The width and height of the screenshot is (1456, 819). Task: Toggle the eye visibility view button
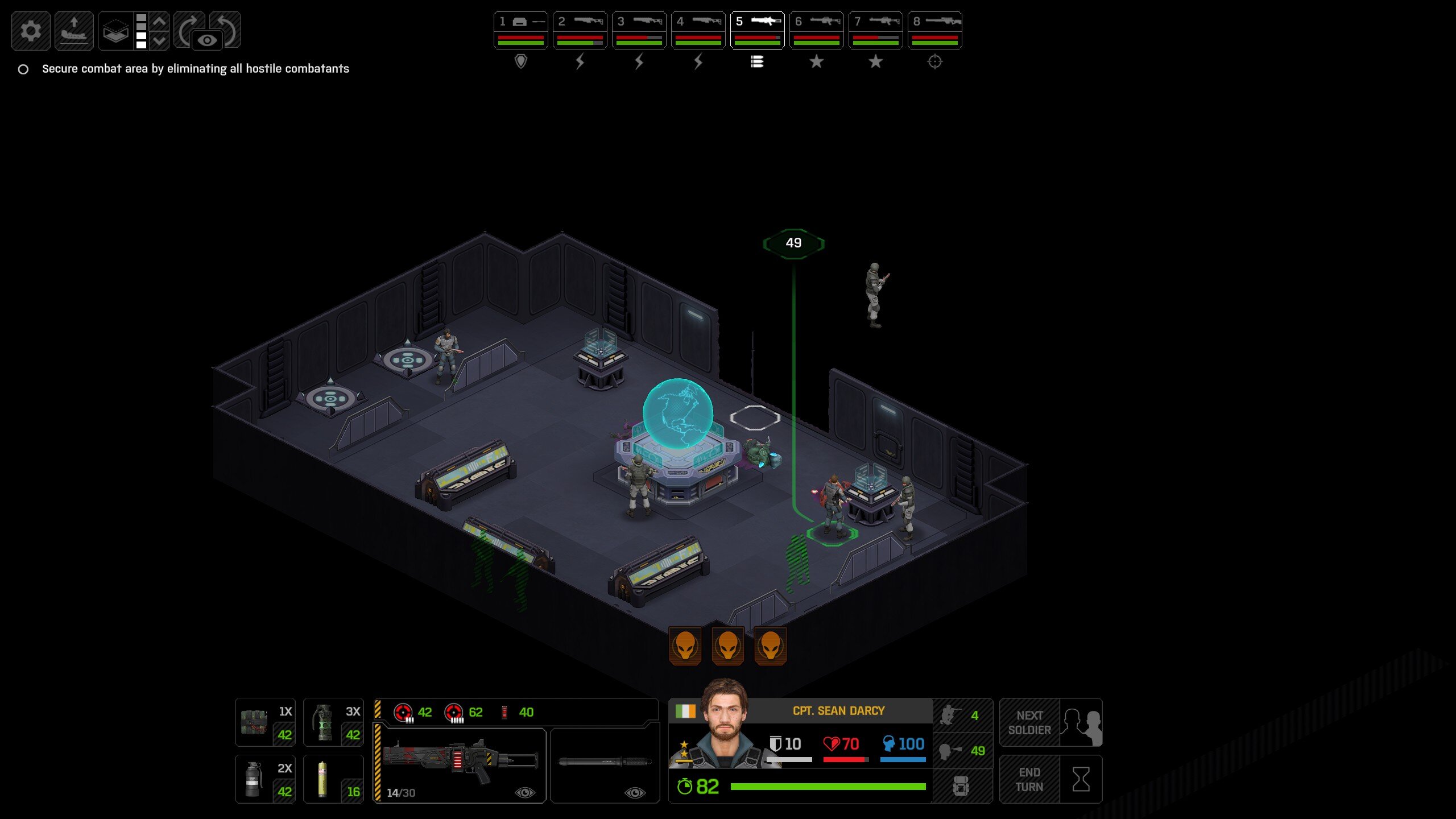click(x=207, y=40)
